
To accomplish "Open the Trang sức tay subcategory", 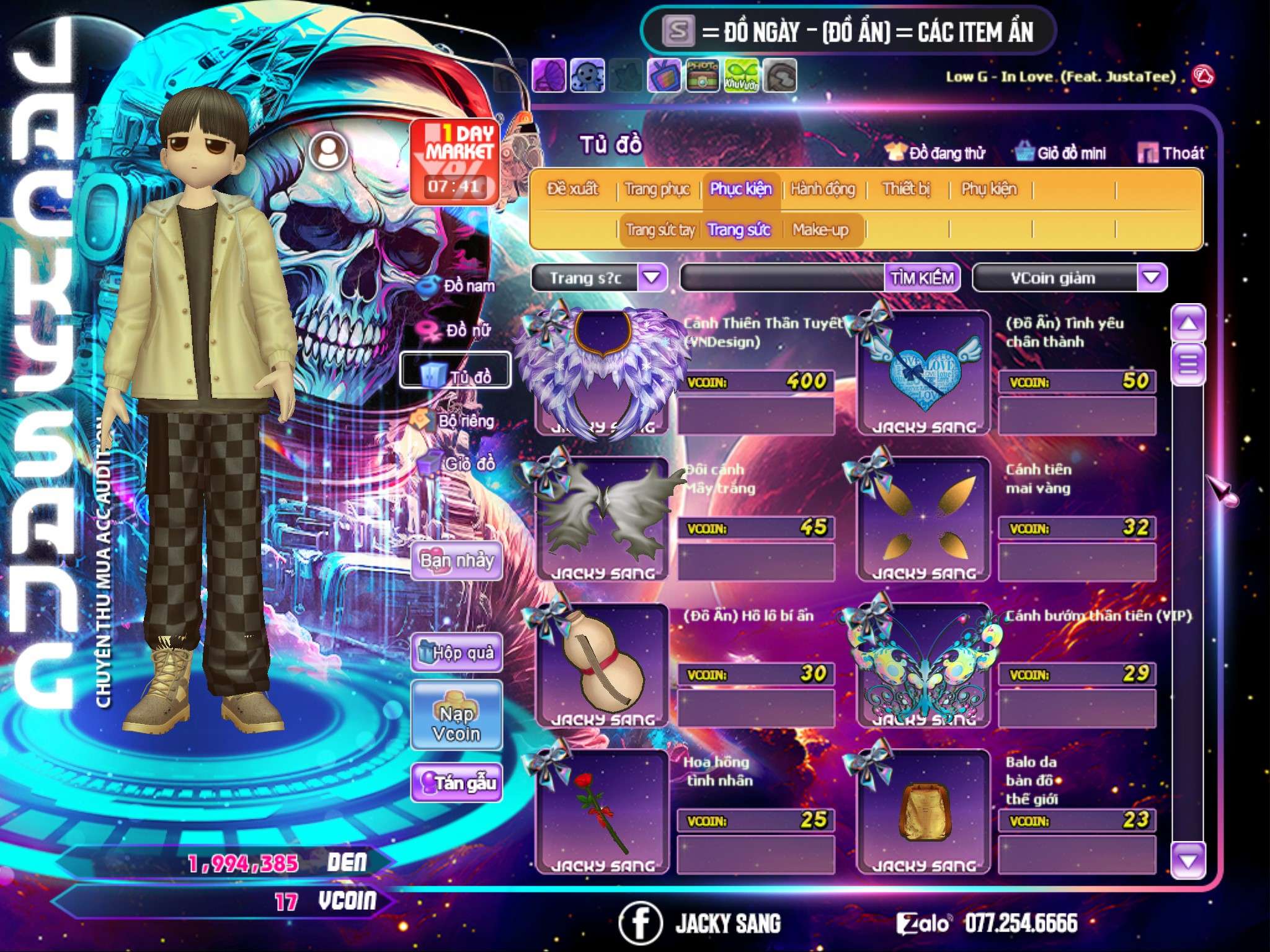I will (660, 230).
